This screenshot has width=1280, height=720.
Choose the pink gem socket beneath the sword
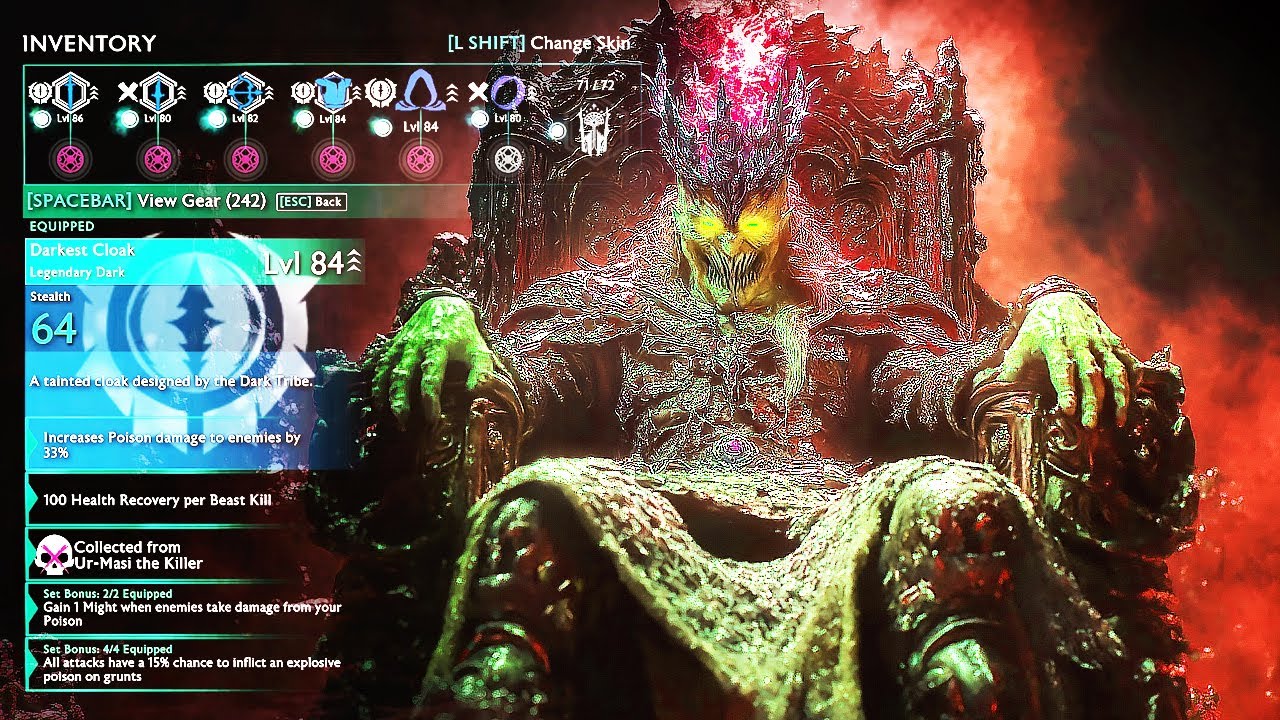72,160
